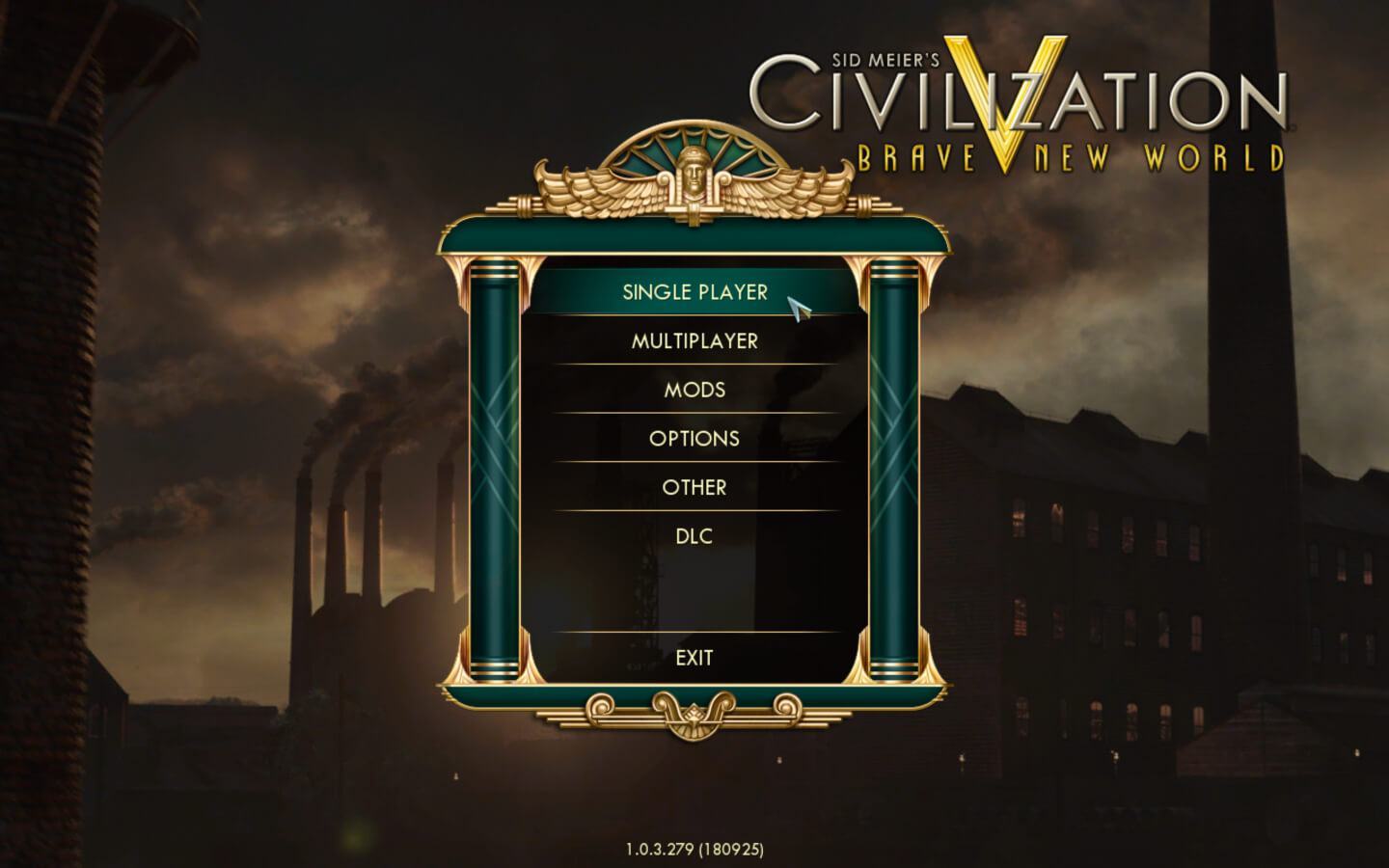Select the Other menu entry
The height and width of the screenshot is (868, 1389).
pyautogui.click(x=694, y=488)
